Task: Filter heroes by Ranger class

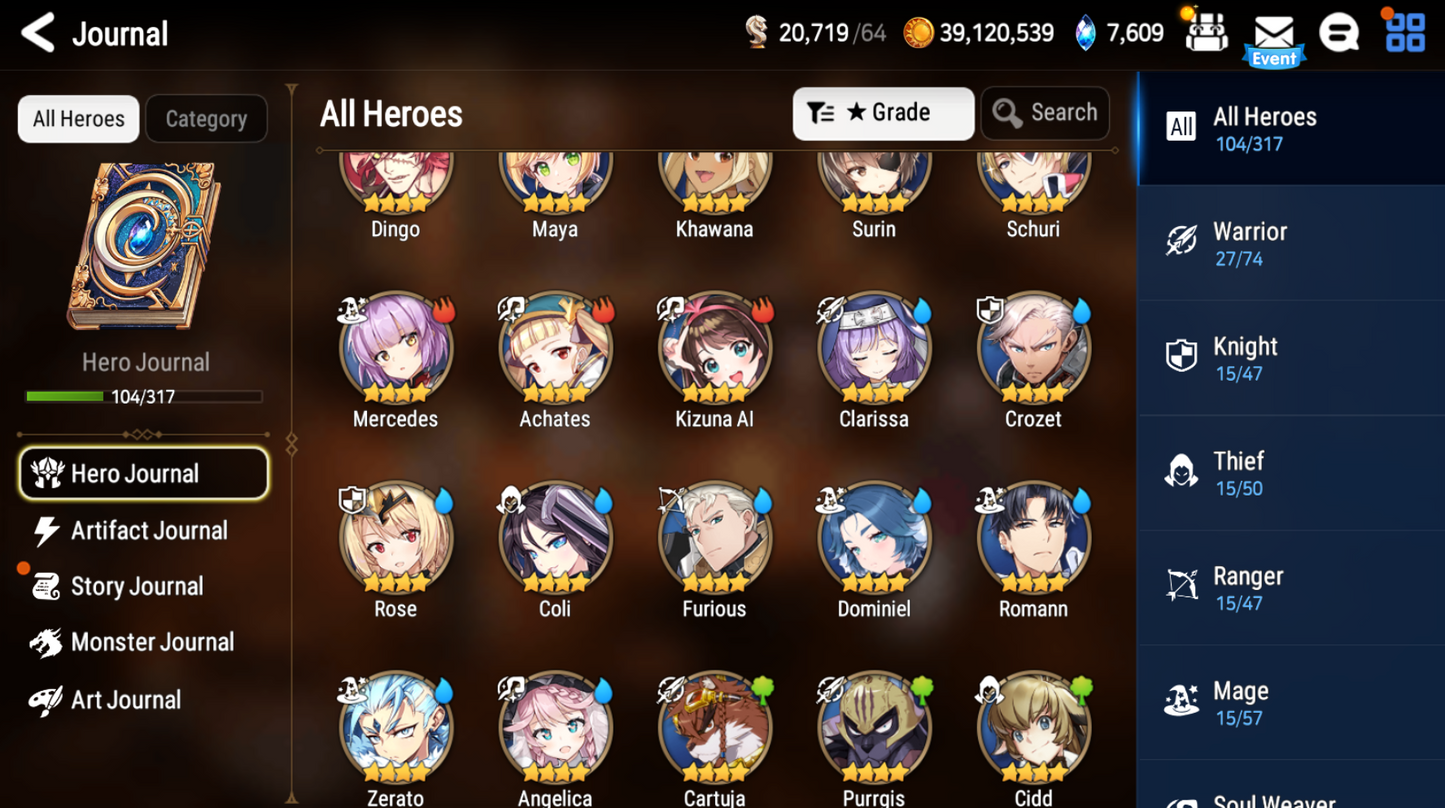Action: [1290, 589]
